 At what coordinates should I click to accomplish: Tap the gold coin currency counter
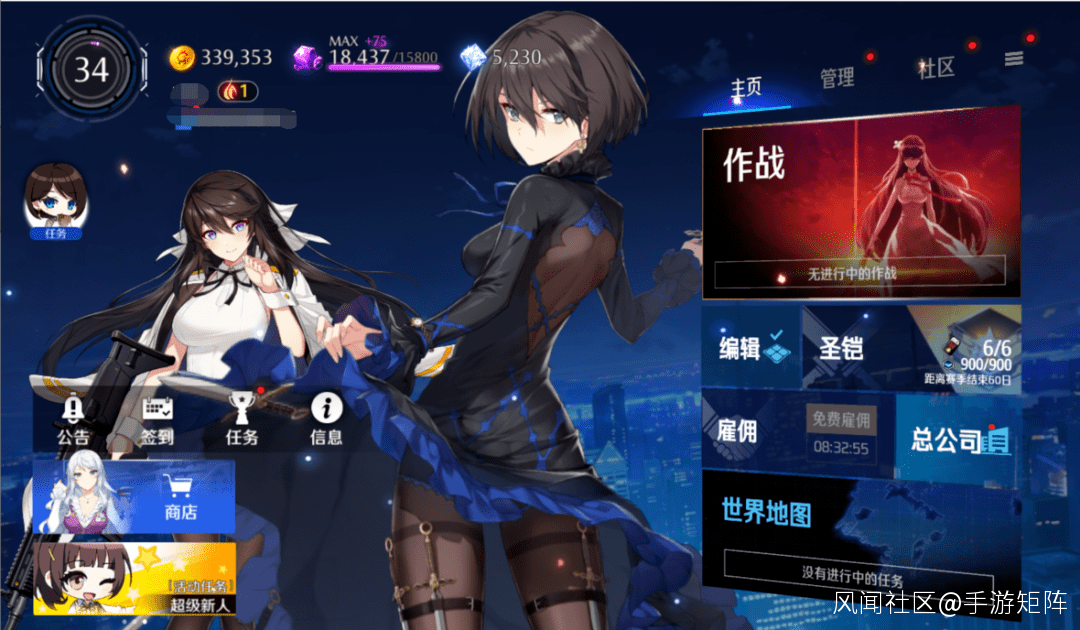click(221, 57)
